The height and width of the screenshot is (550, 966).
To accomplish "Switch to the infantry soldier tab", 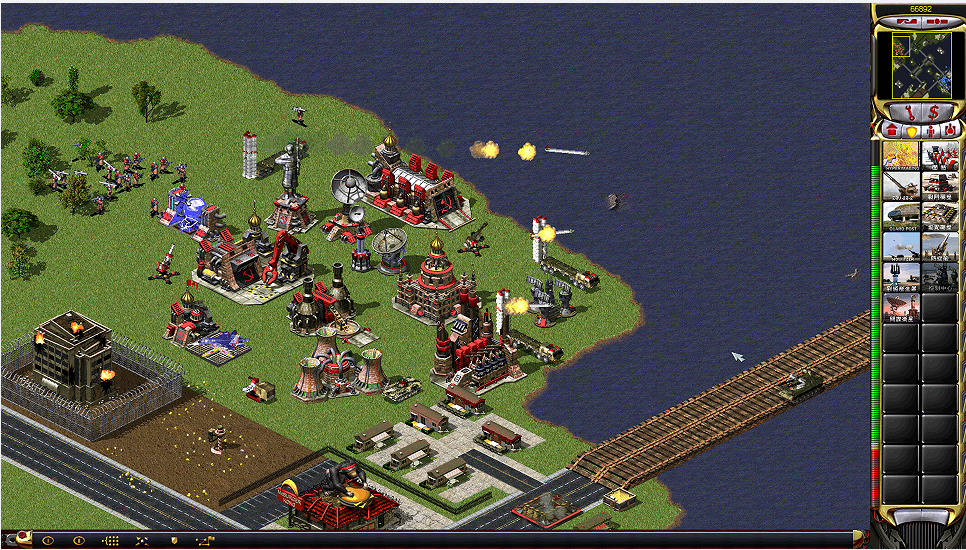I will 930,131.
